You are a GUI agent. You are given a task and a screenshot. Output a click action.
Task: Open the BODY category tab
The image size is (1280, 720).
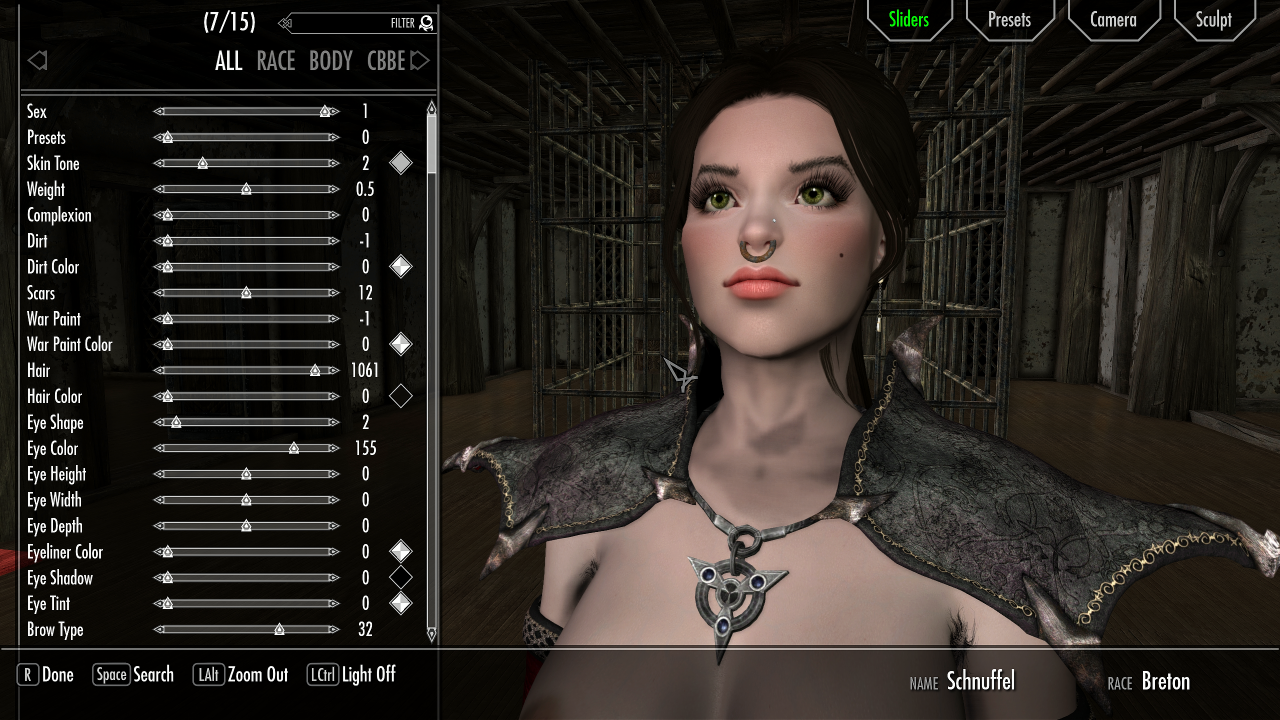tap(330, 60)
